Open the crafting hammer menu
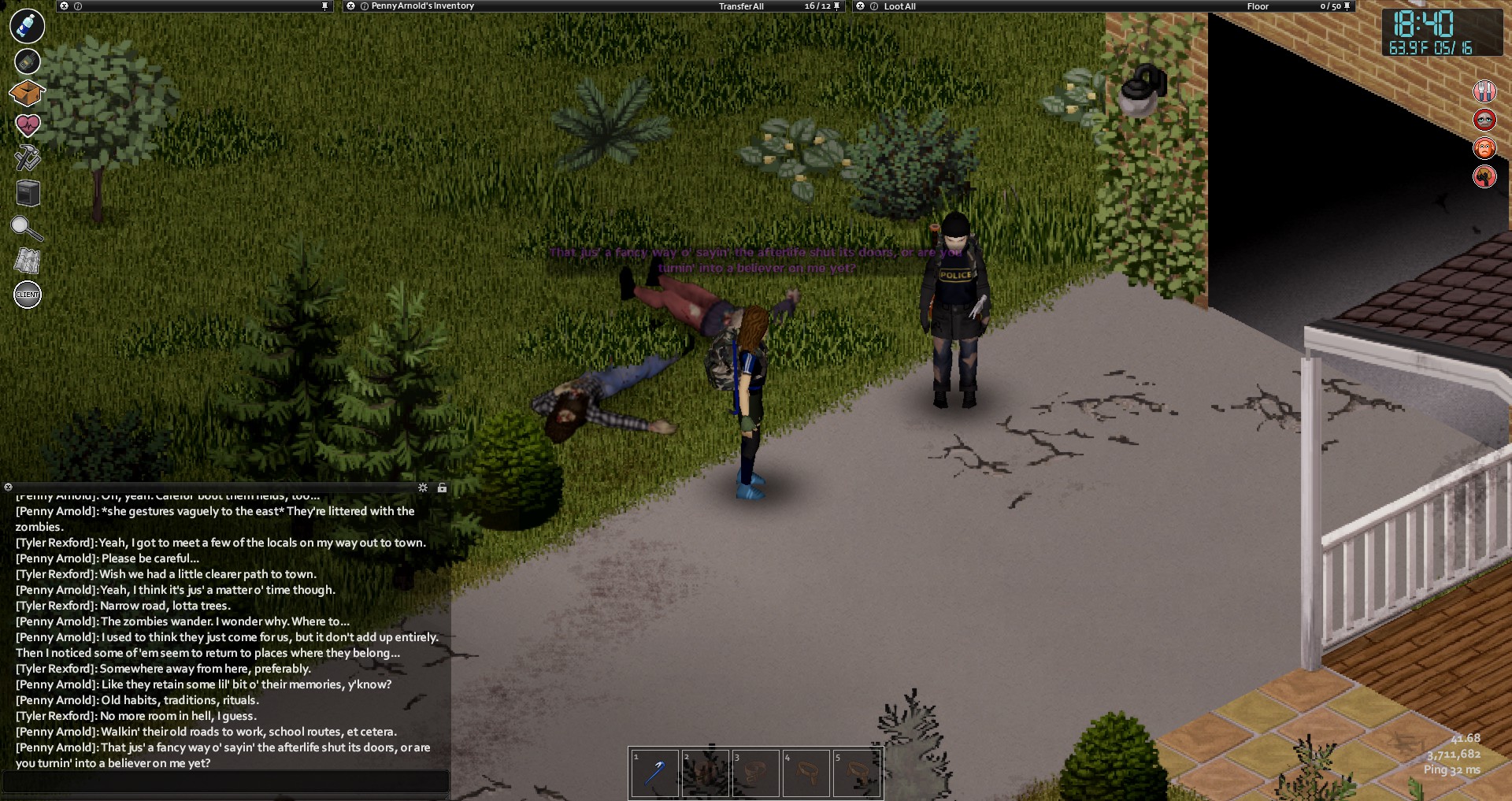The image size is (1512, 801). point(28,158)
